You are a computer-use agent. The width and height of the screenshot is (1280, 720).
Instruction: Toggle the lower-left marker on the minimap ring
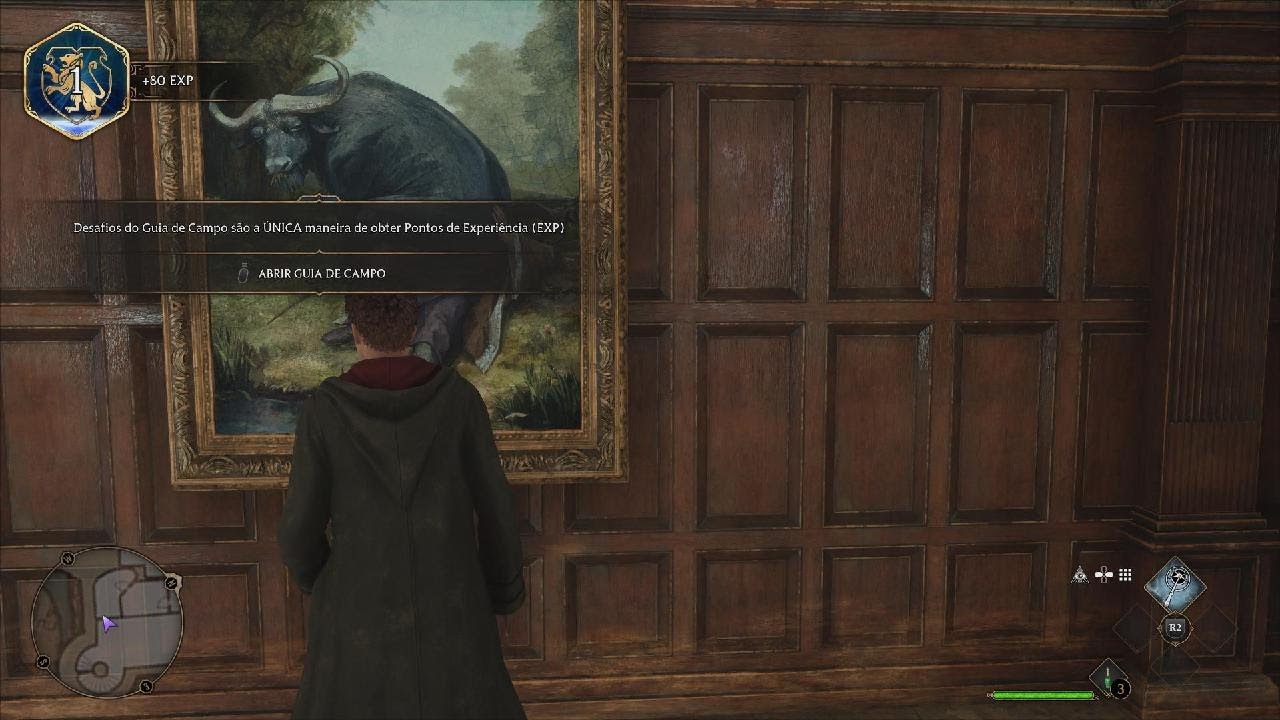[42, 661]
